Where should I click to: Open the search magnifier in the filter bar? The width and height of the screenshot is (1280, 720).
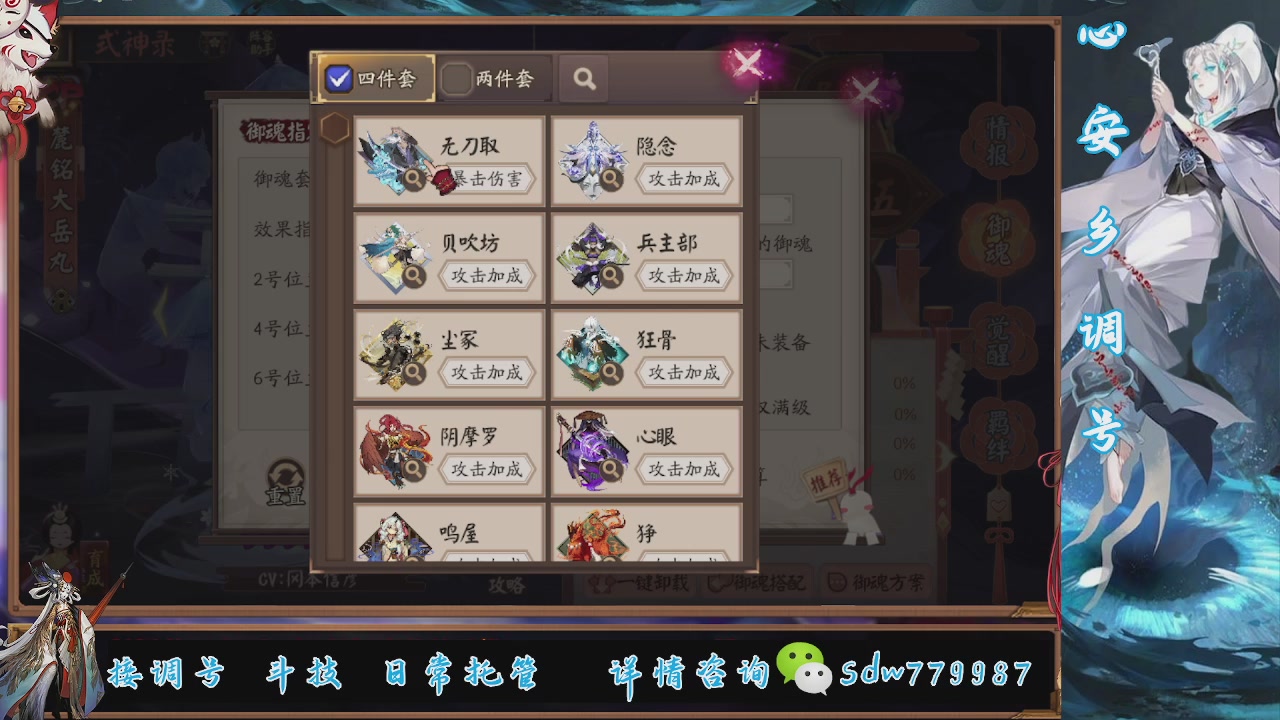click(584, 77)
